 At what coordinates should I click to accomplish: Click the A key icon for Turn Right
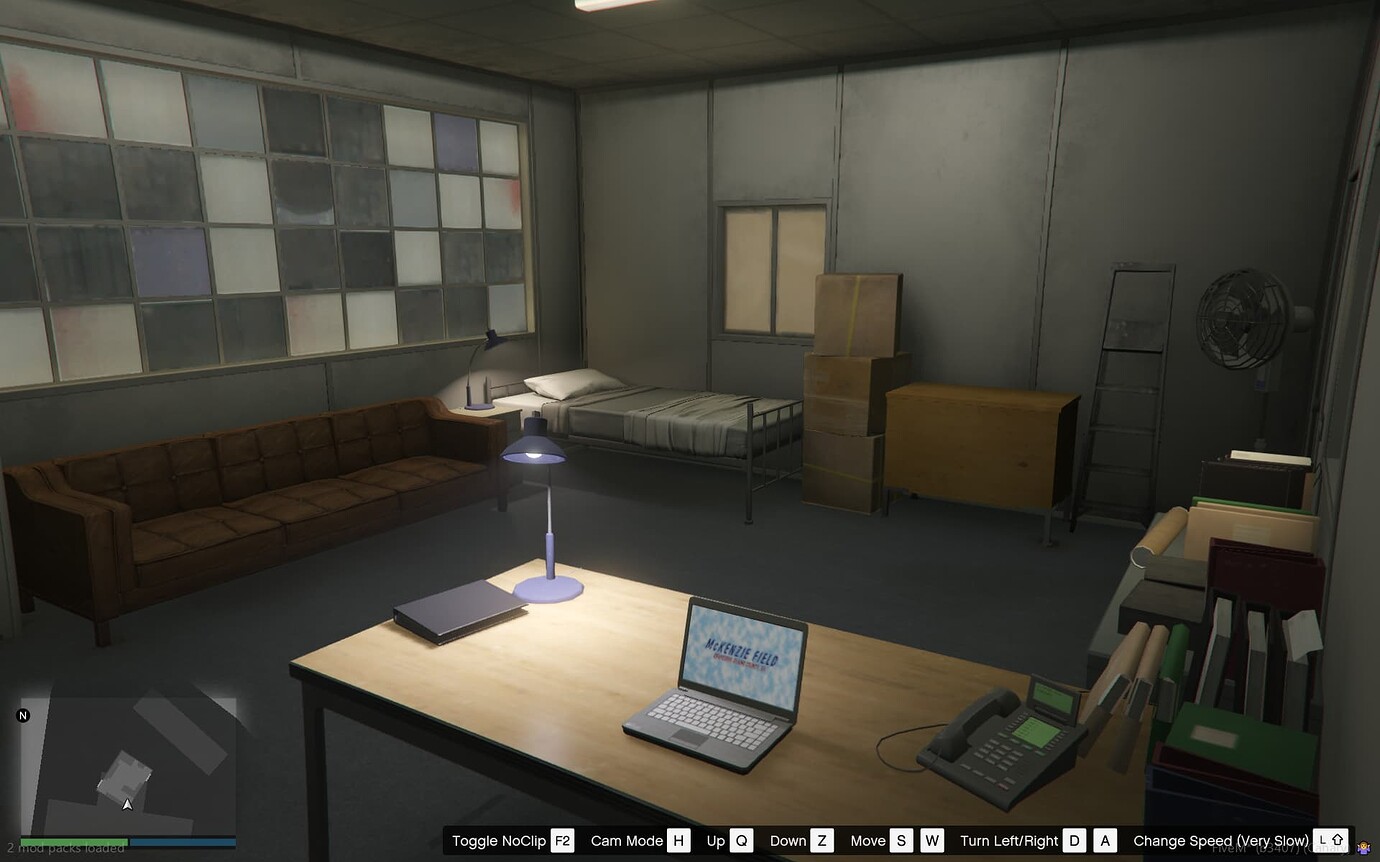[x=1102, y=840]
